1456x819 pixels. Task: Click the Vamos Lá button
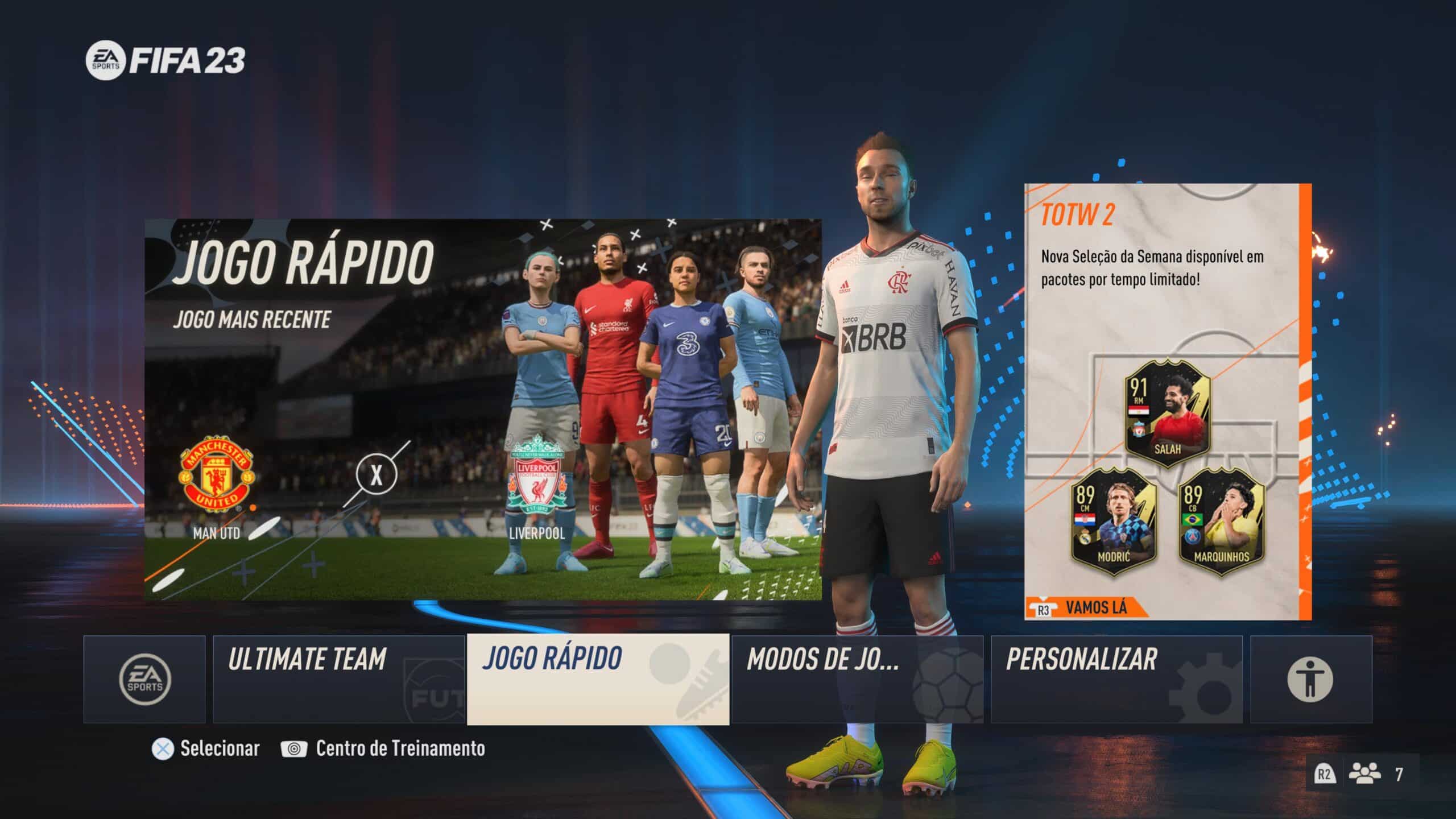click(x=1095, y=608)
